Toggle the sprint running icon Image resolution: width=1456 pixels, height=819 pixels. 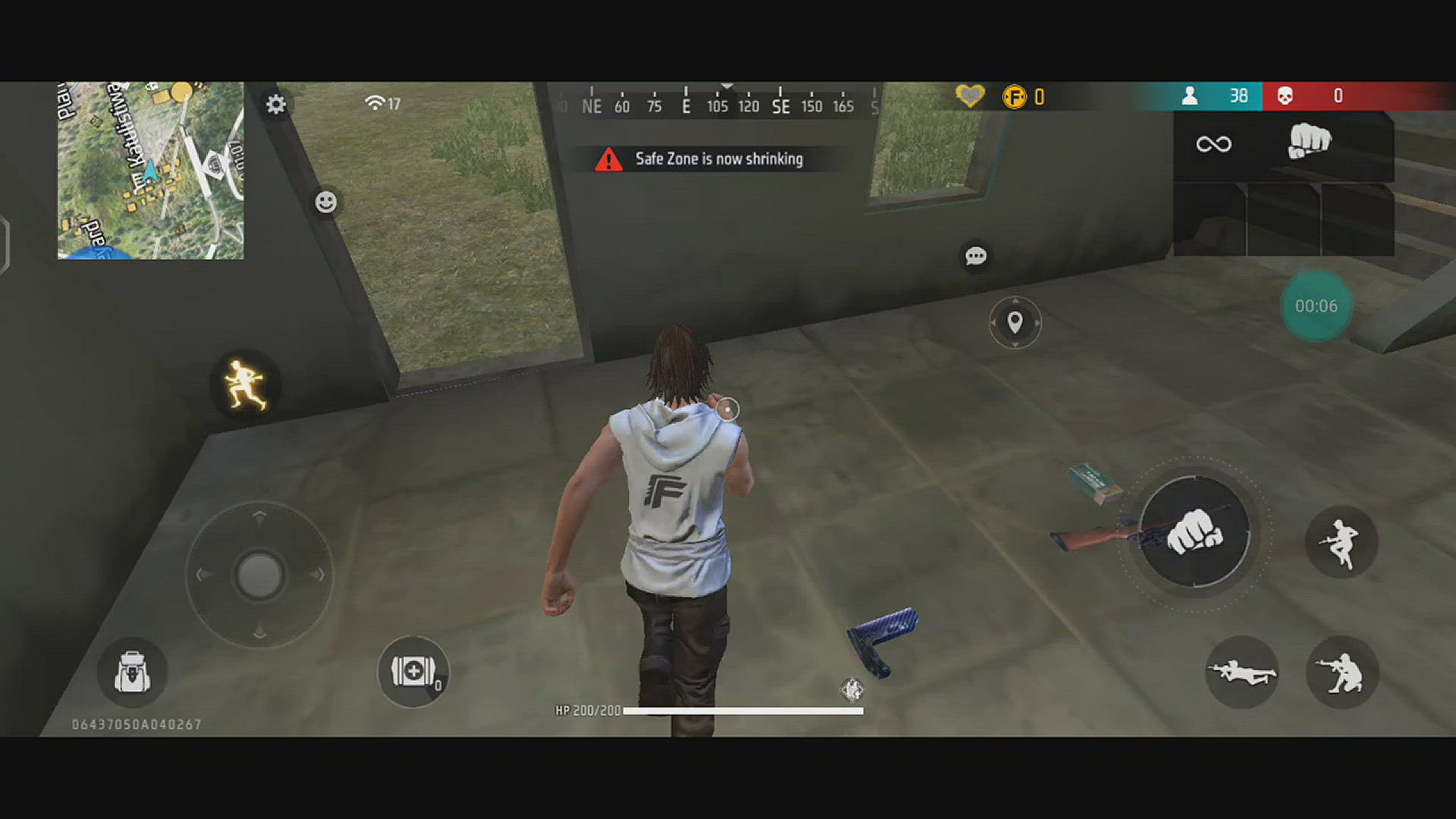tap(245, 384)
